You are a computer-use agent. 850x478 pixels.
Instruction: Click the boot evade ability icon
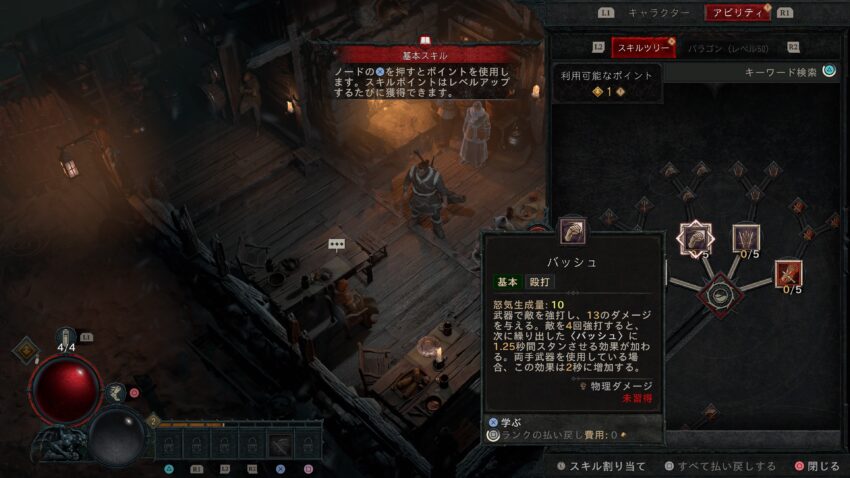click(117, 393)
